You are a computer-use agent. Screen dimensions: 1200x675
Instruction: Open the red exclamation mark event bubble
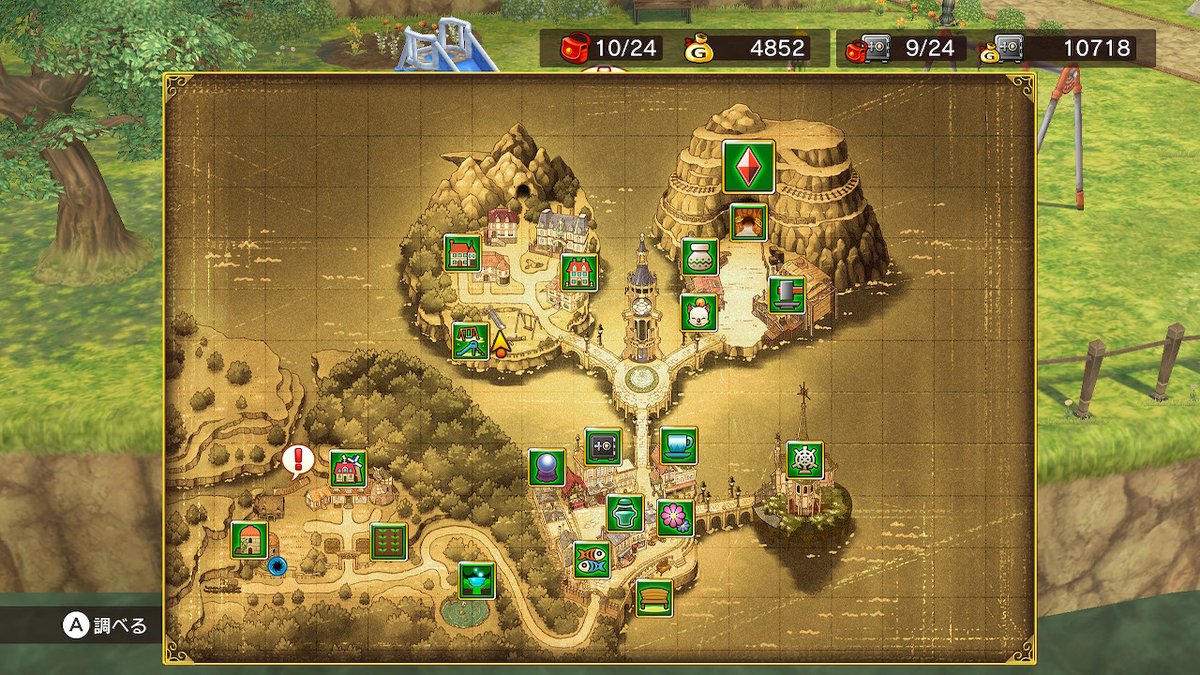(298, 461)
